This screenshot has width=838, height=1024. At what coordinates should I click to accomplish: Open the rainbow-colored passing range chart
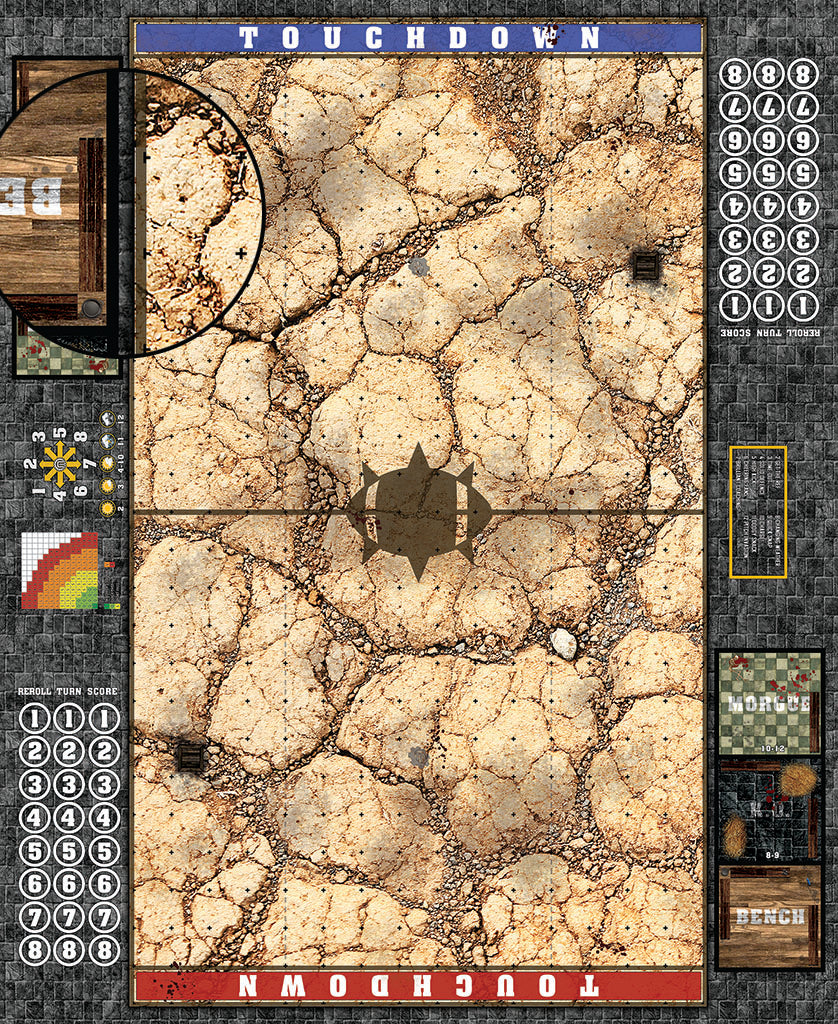point(60,570)
